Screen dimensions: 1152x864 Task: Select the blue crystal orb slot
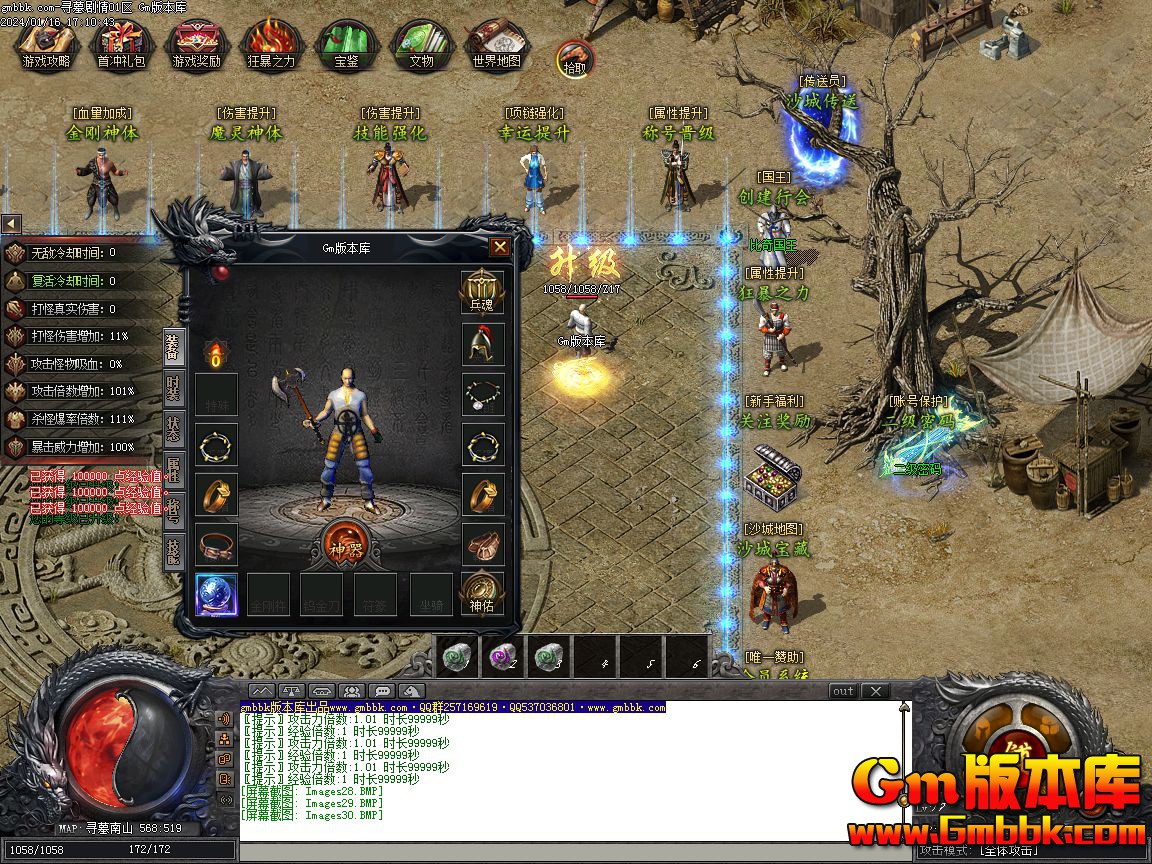pos(216,592)
